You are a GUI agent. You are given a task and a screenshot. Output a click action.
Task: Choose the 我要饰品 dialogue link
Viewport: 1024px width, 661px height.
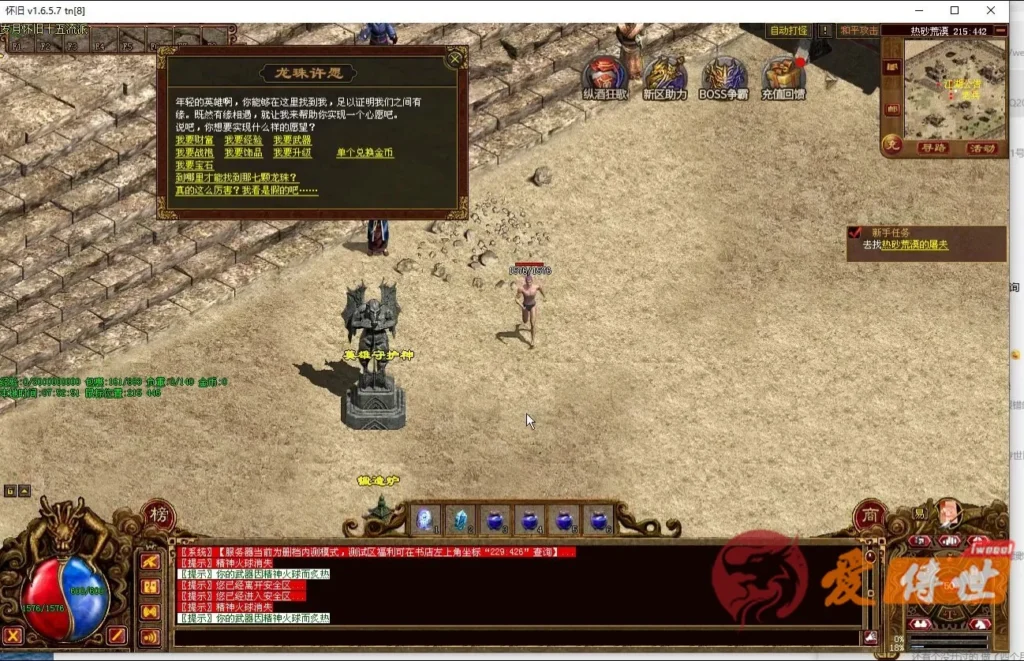[x=243, y=153]
